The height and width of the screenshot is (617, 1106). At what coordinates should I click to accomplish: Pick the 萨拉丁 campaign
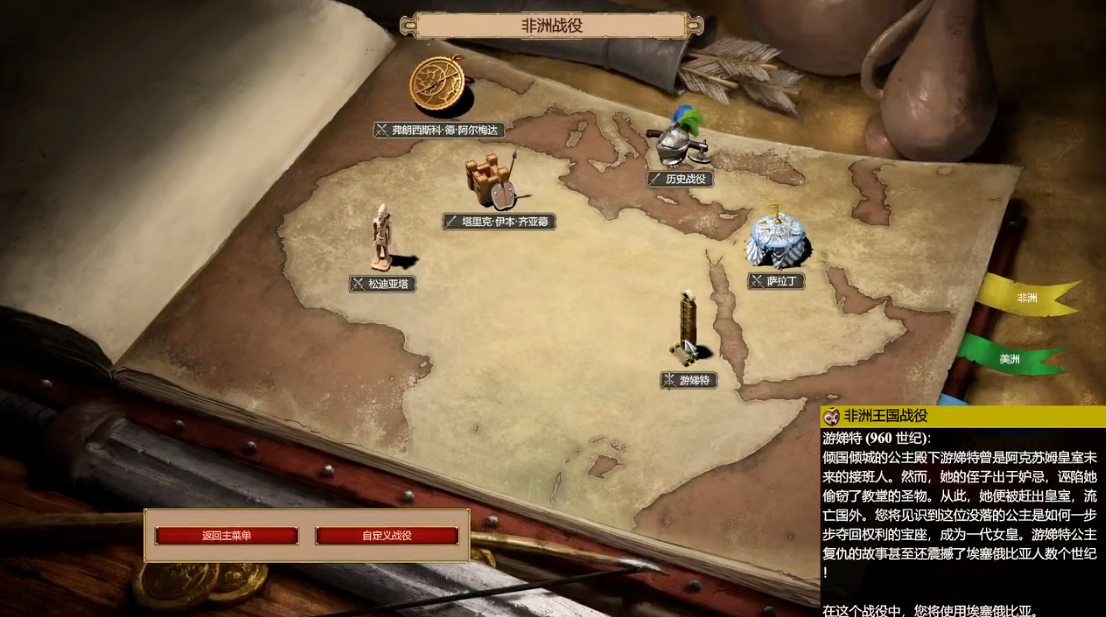point(776,281)
